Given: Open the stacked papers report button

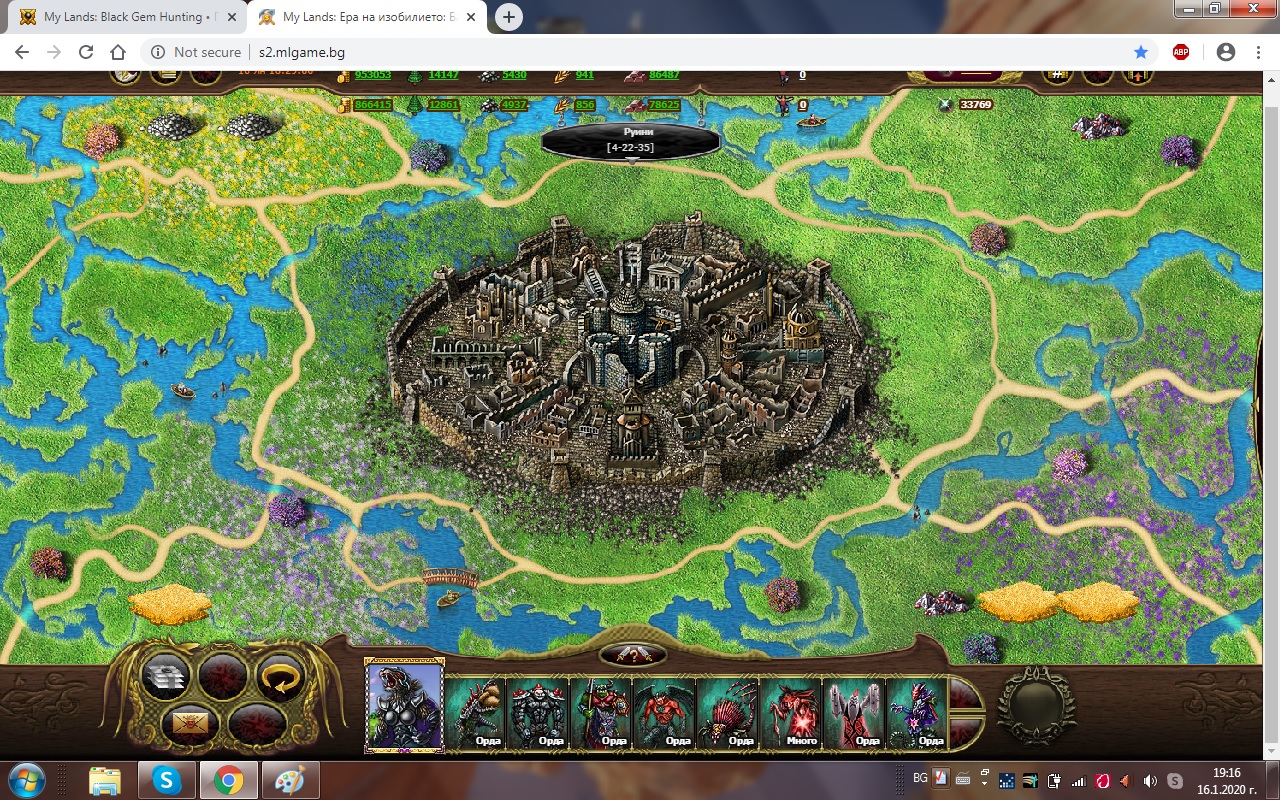Looking at the screenshot, I should pos(165,678).
